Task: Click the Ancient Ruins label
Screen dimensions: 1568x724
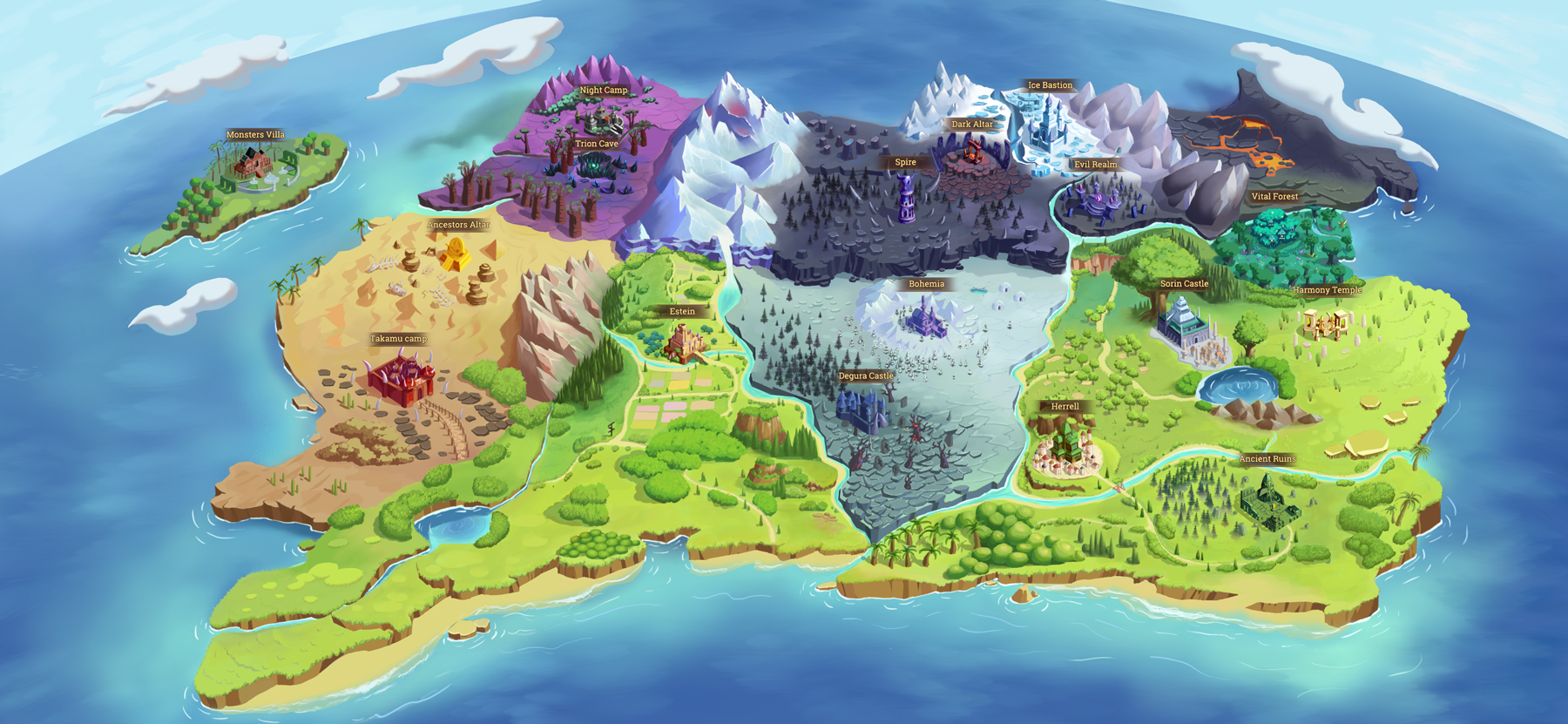Action: coord(1267,459)
